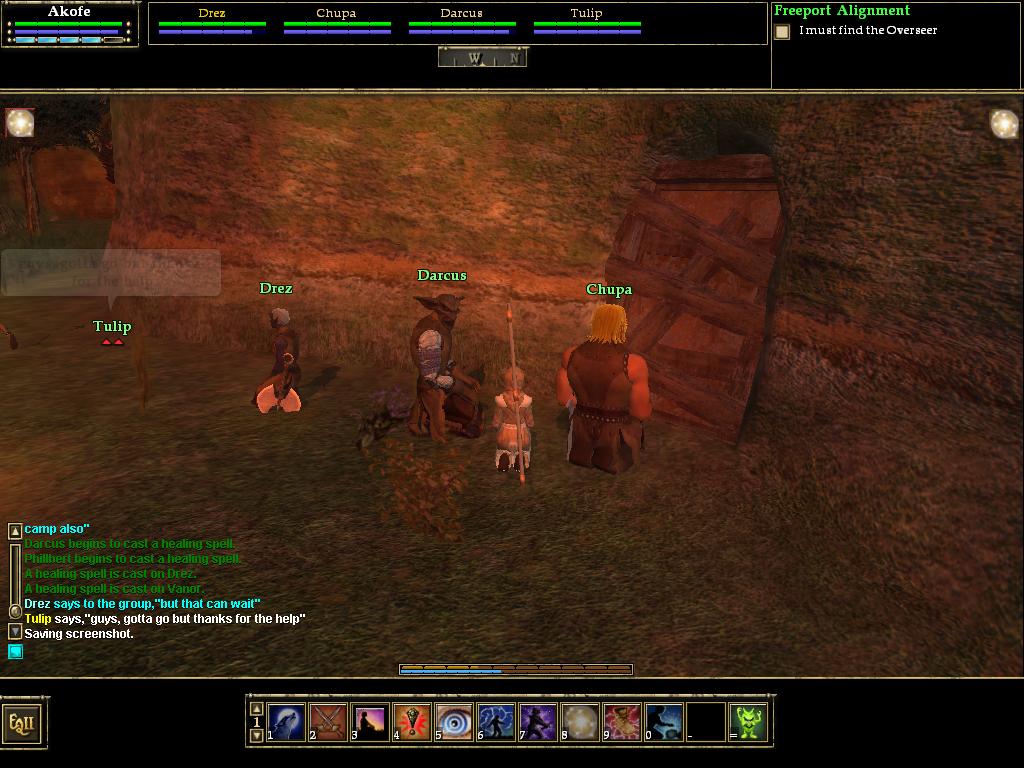Activate the green goblin icon on hotbar
Viewport: 1024px width, 768px height.
coord(748,721)
